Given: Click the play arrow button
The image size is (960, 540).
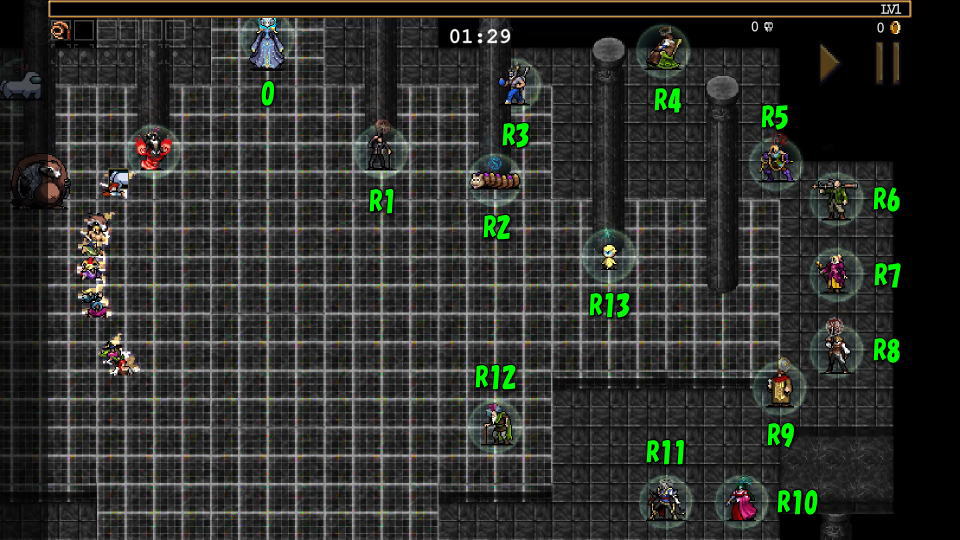Looking at the screenshot, I should click(x=829, y=63).
